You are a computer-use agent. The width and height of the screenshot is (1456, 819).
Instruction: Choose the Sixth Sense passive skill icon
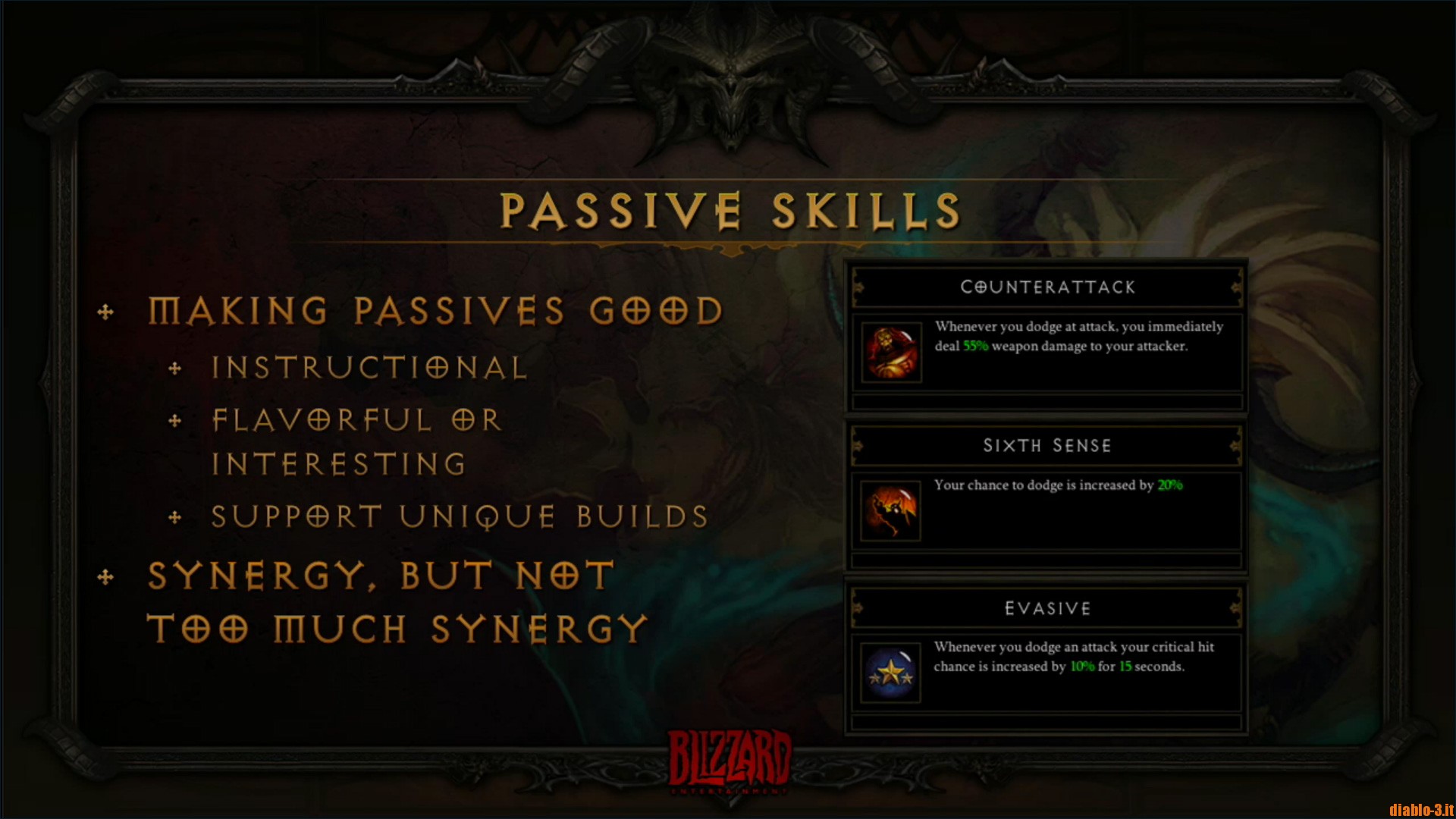(x=891, y=512)
